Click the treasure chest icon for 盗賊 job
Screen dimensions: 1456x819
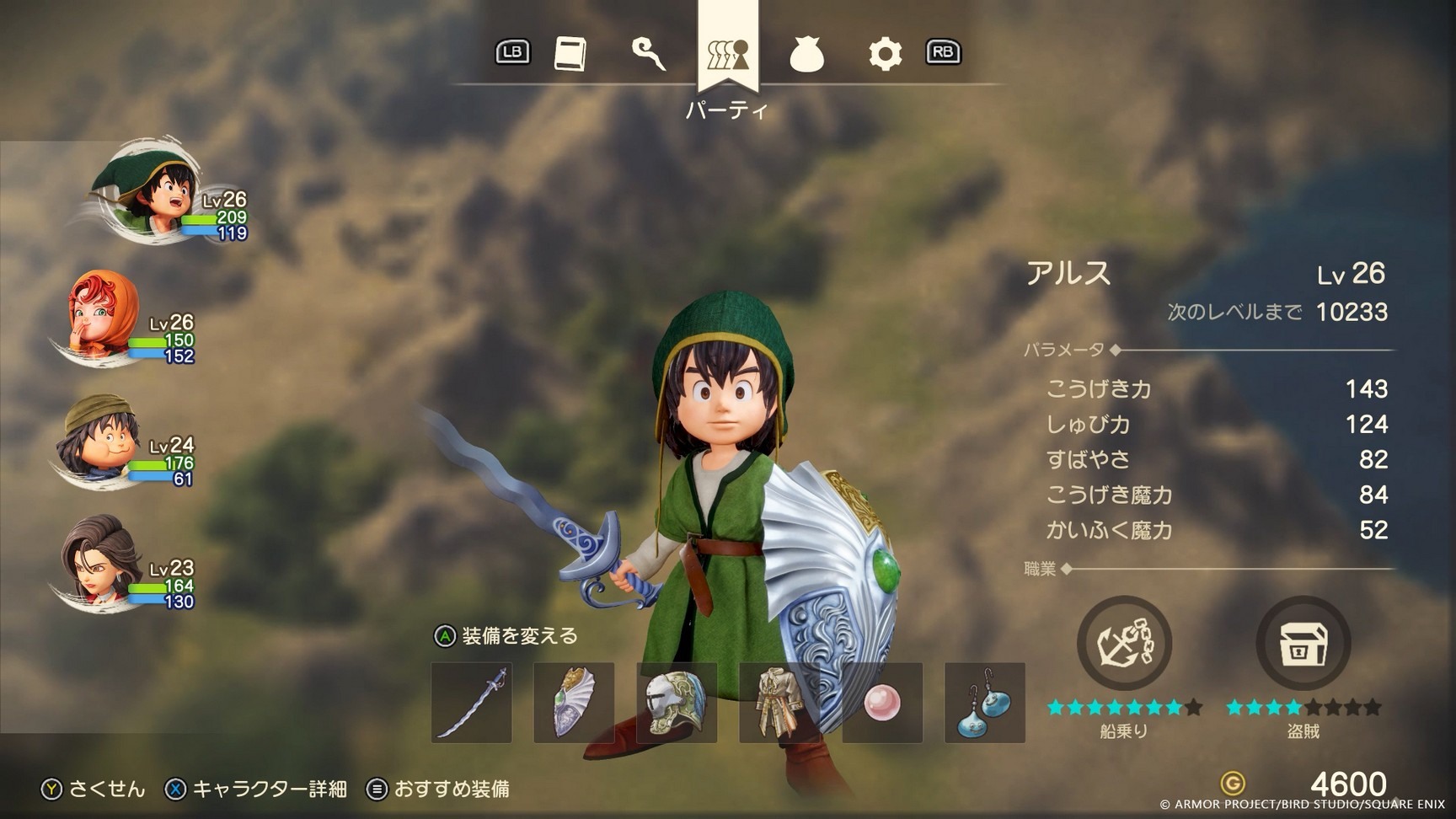coord(1303,642)
